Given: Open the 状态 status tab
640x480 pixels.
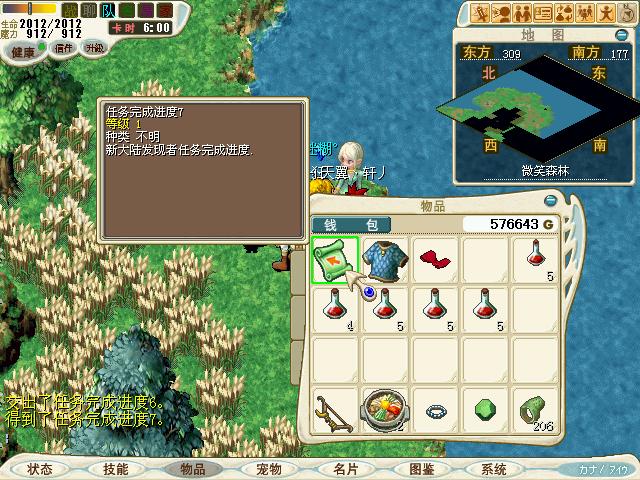Looking at the screenshot, I should [x=40, y=468].
